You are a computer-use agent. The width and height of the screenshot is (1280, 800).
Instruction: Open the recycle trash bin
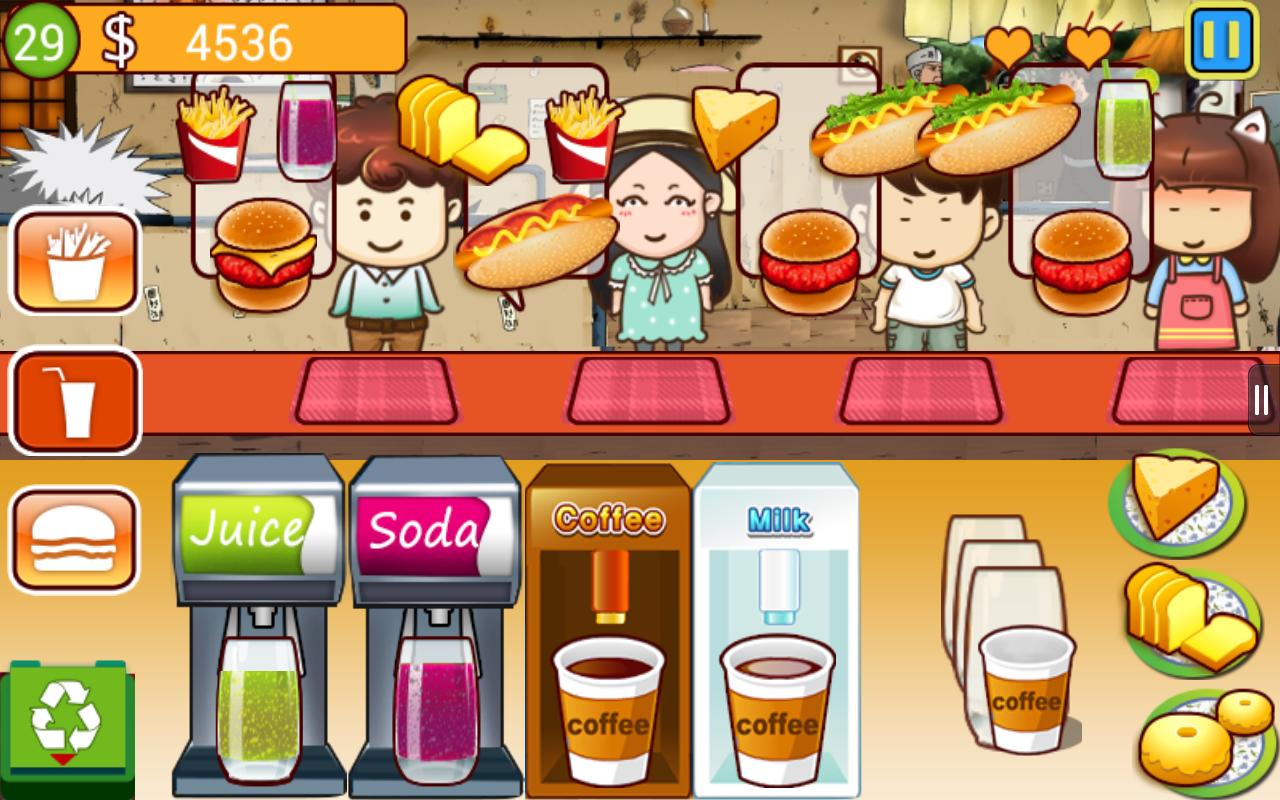coord(68,720)
